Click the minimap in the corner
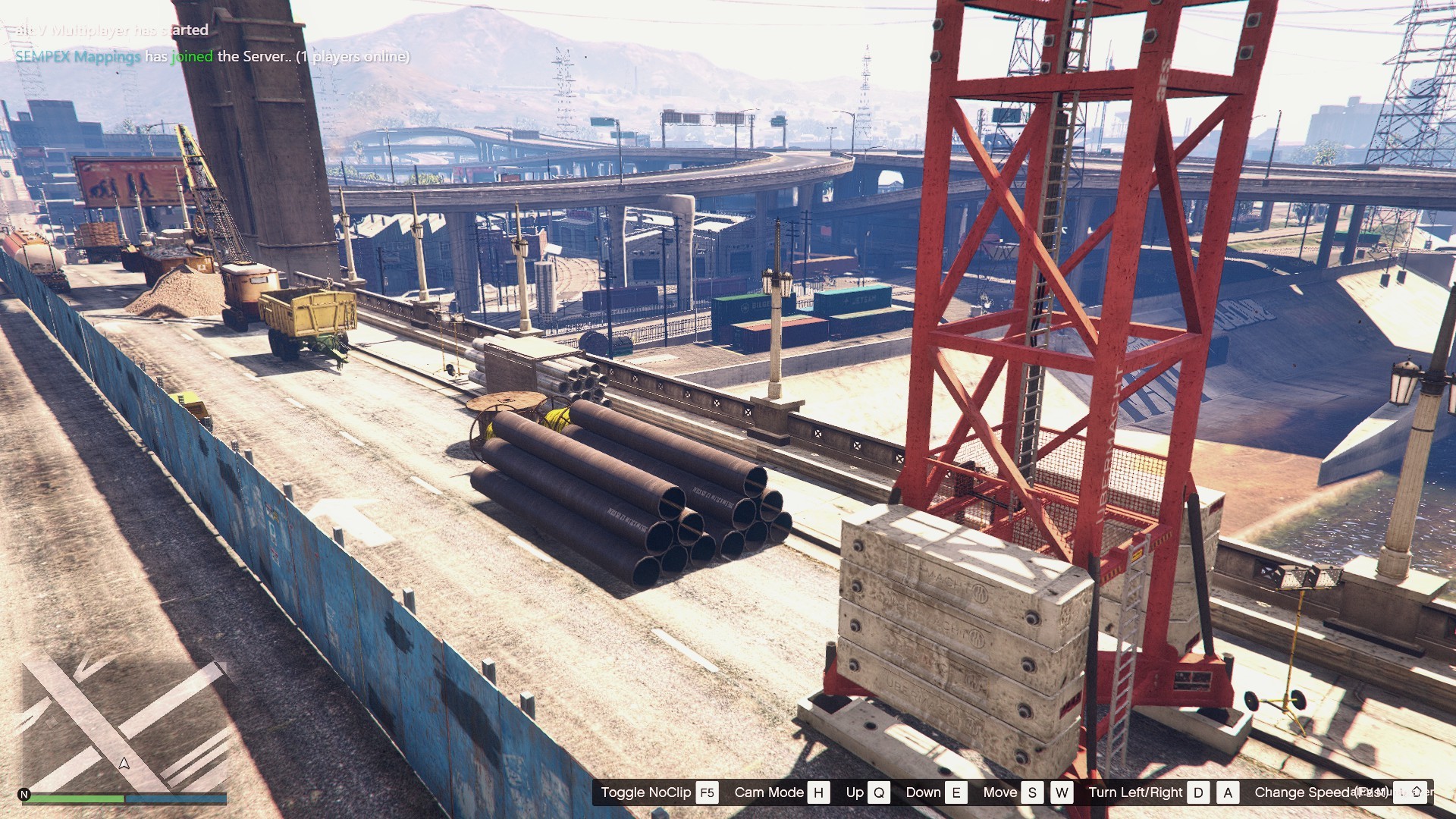This screenshot has width=1456, height=819. (x=124, y=723)
